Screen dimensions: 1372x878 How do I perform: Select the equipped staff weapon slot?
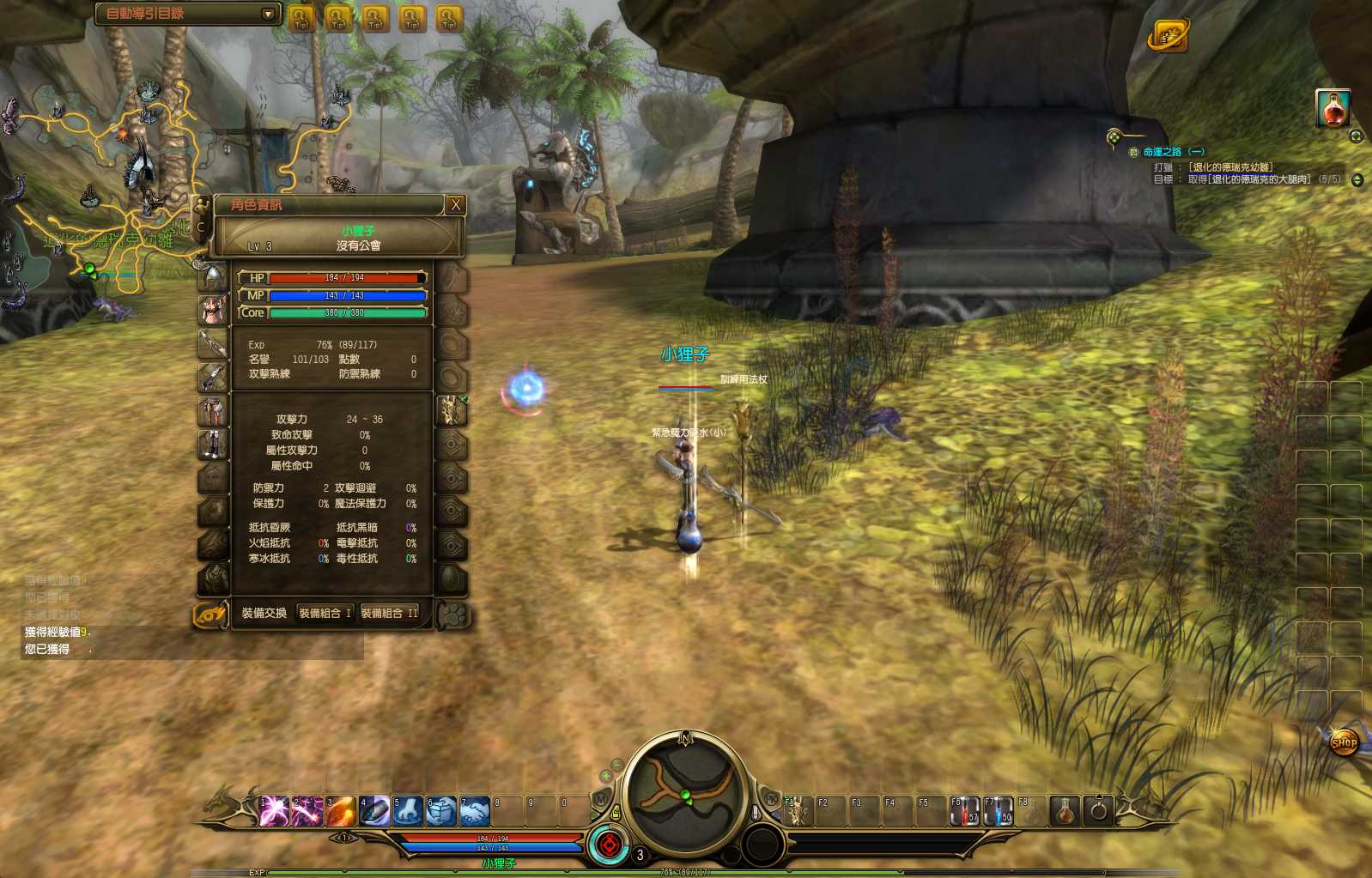[212, 343]
